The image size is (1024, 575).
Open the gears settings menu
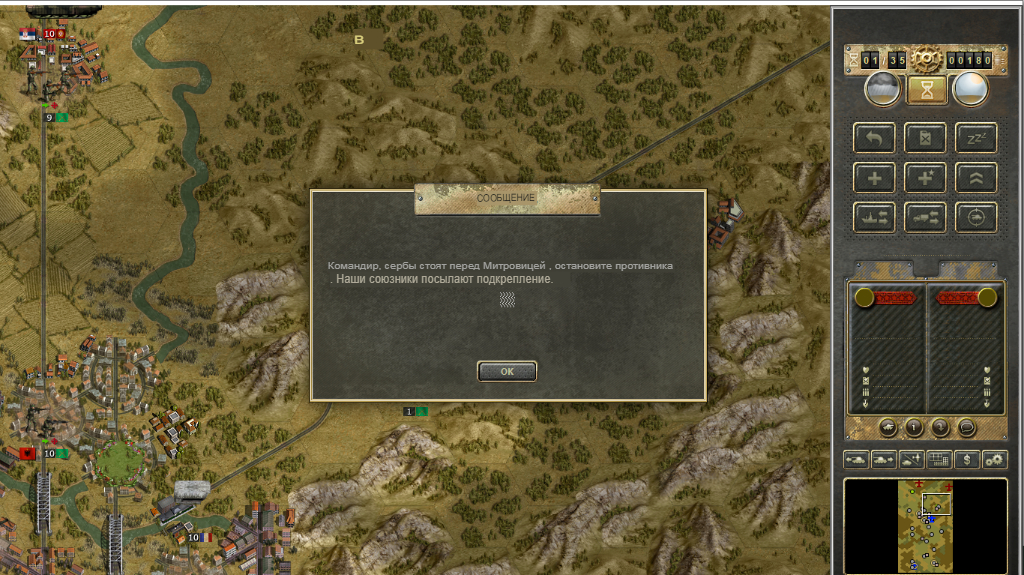[994, 459]
